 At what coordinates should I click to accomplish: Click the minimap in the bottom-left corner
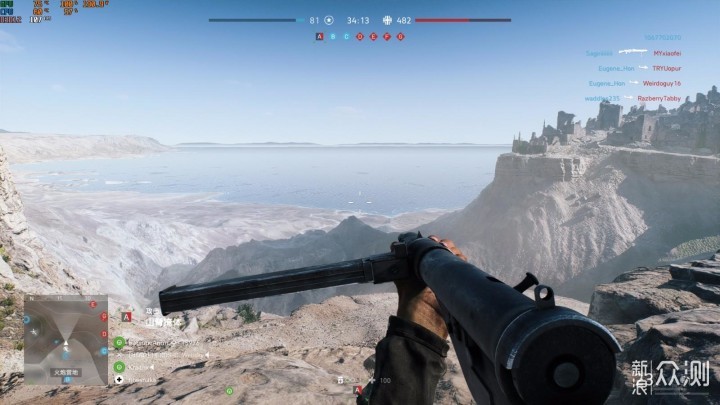tap(66, 340)
